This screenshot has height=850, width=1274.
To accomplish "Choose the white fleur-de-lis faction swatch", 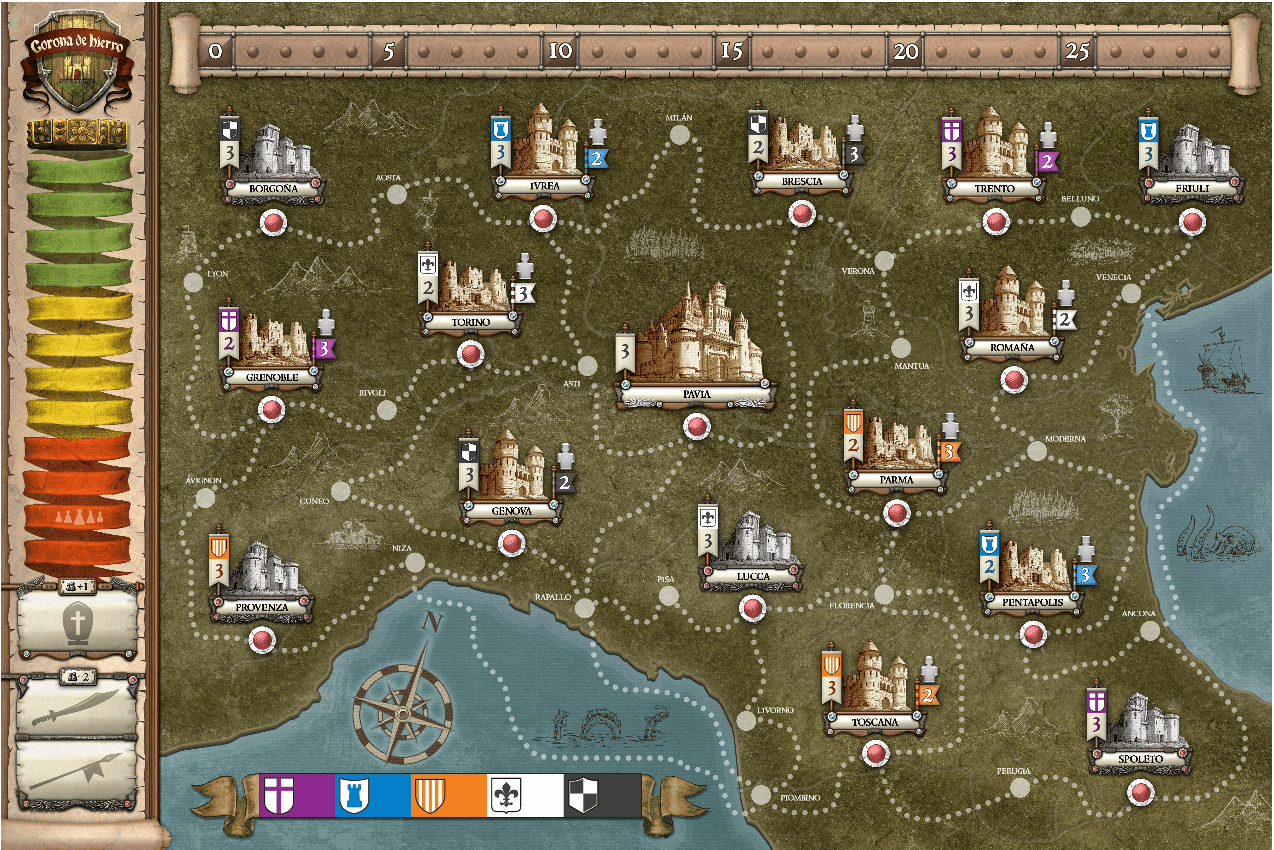I will point(525,795).
